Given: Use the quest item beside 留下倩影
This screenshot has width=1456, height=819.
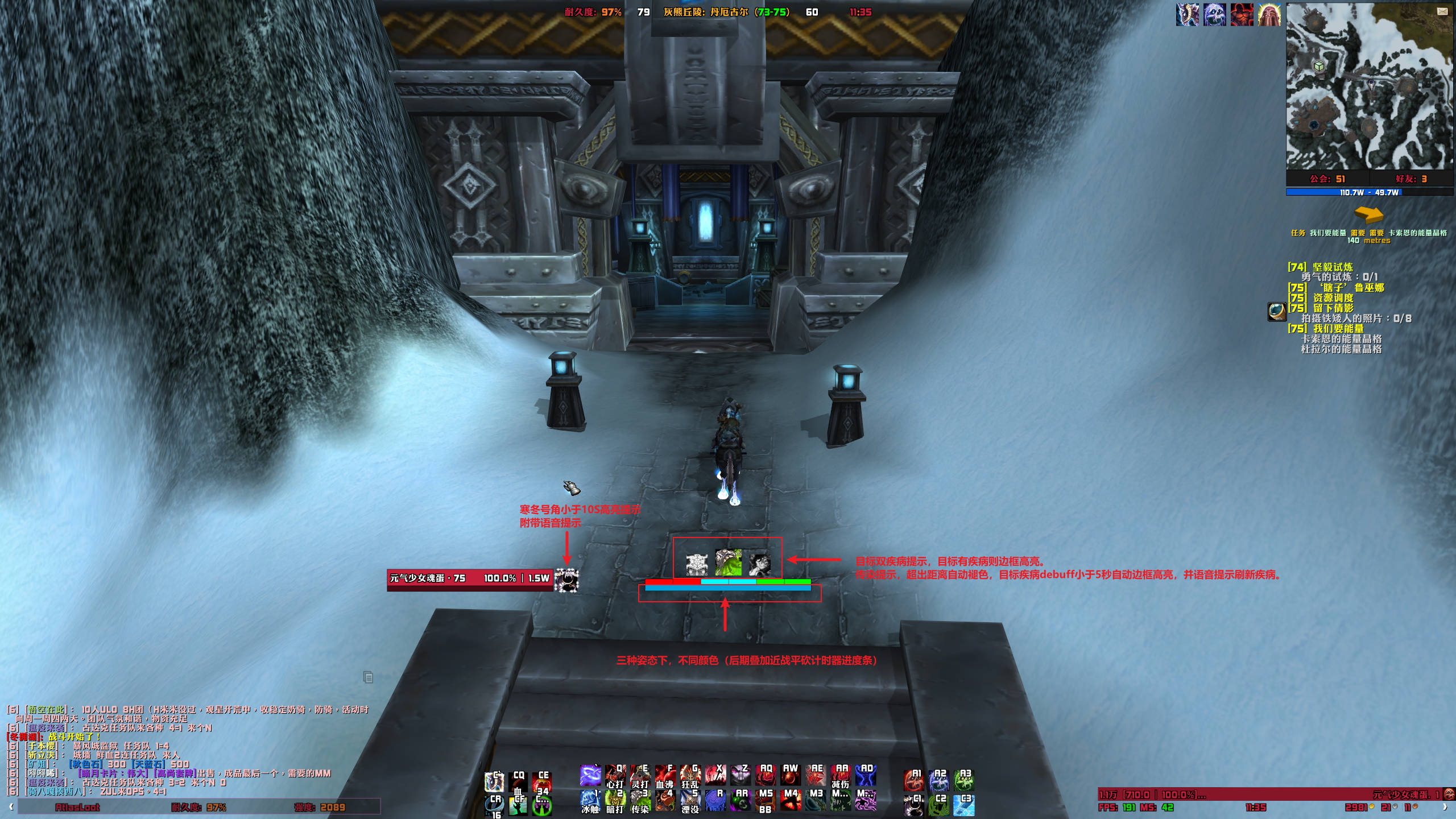Looking at the screenshot, I should click(1276, 311).
